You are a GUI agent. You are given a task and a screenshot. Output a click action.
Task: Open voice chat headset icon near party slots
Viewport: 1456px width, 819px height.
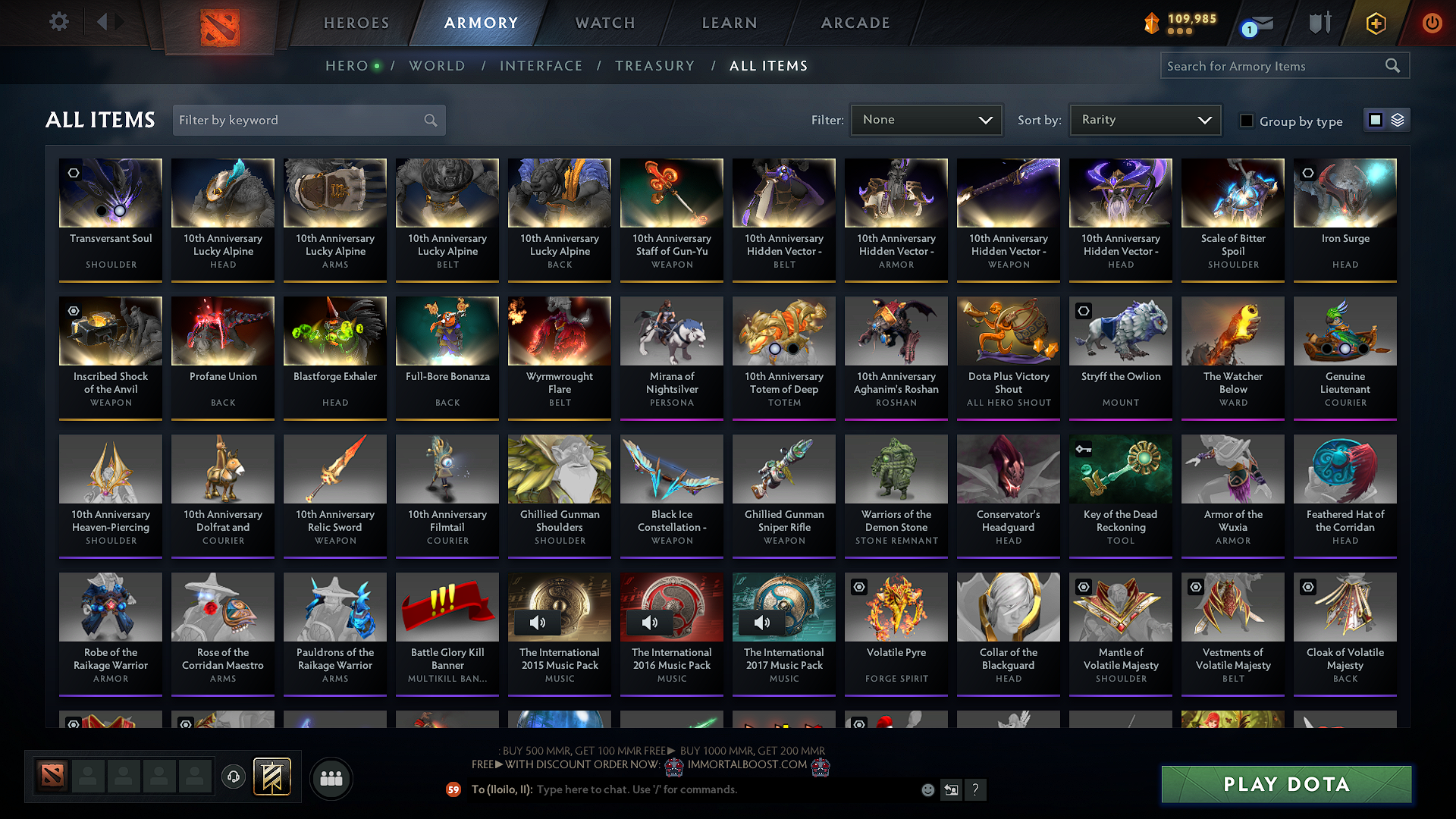tap(233, 777)
